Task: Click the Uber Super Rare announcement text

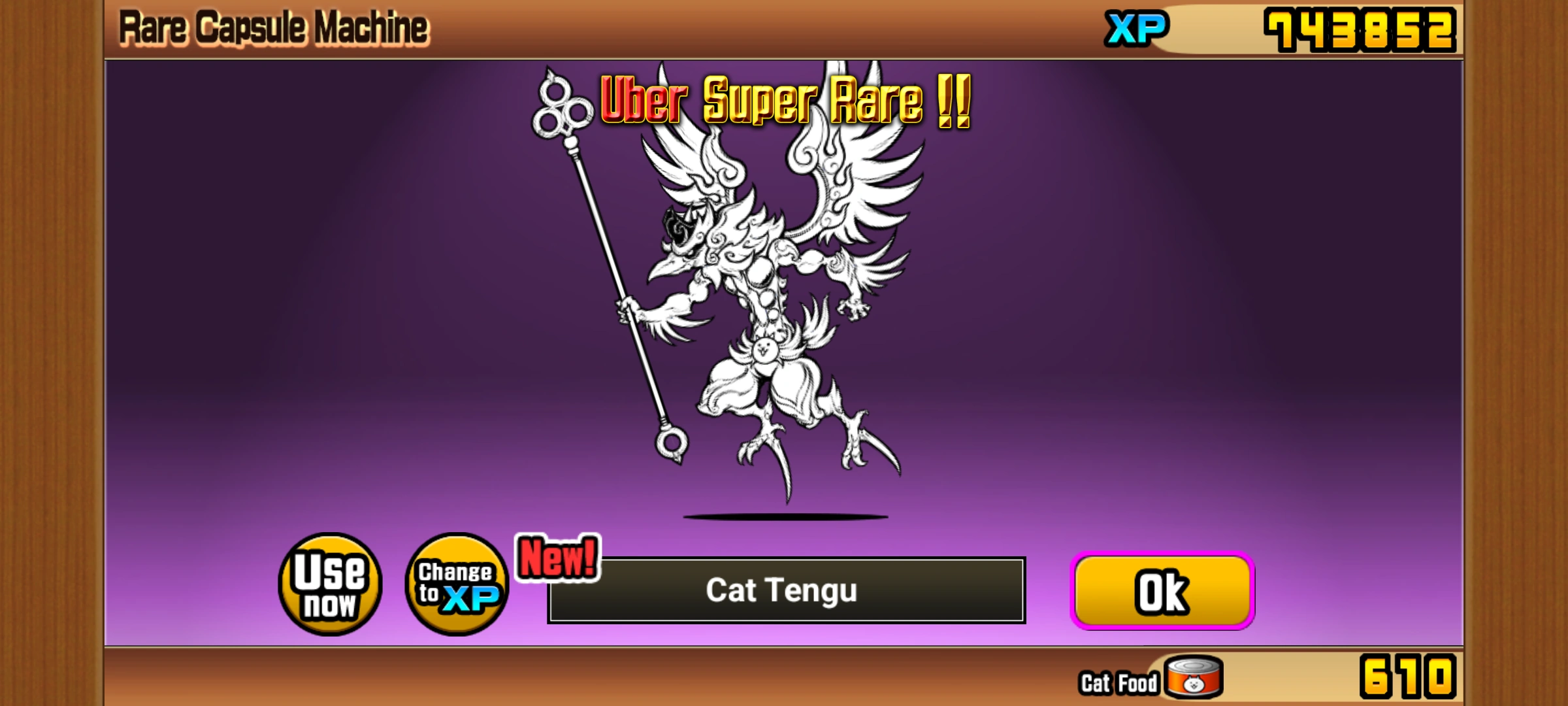Action: pyautogui.click(x=784, y=101)
